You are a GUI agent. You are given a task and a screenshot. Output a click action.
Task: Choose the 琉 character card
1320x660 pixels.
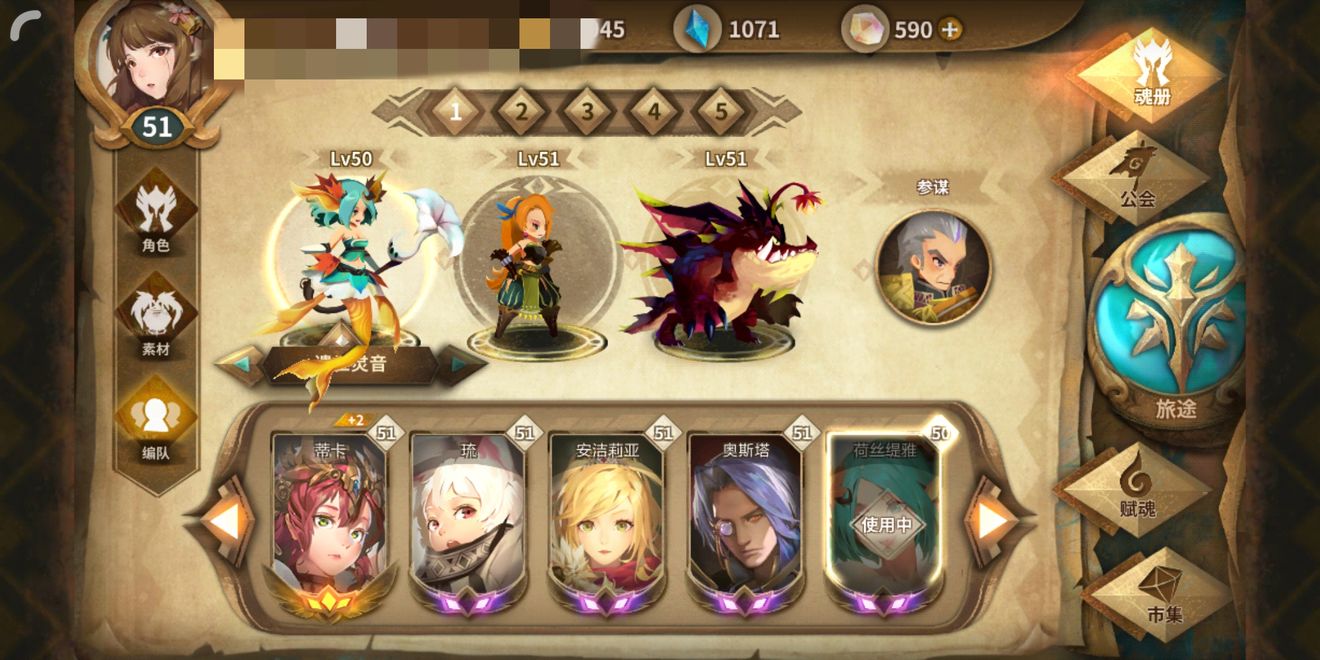tap(468, 515)
